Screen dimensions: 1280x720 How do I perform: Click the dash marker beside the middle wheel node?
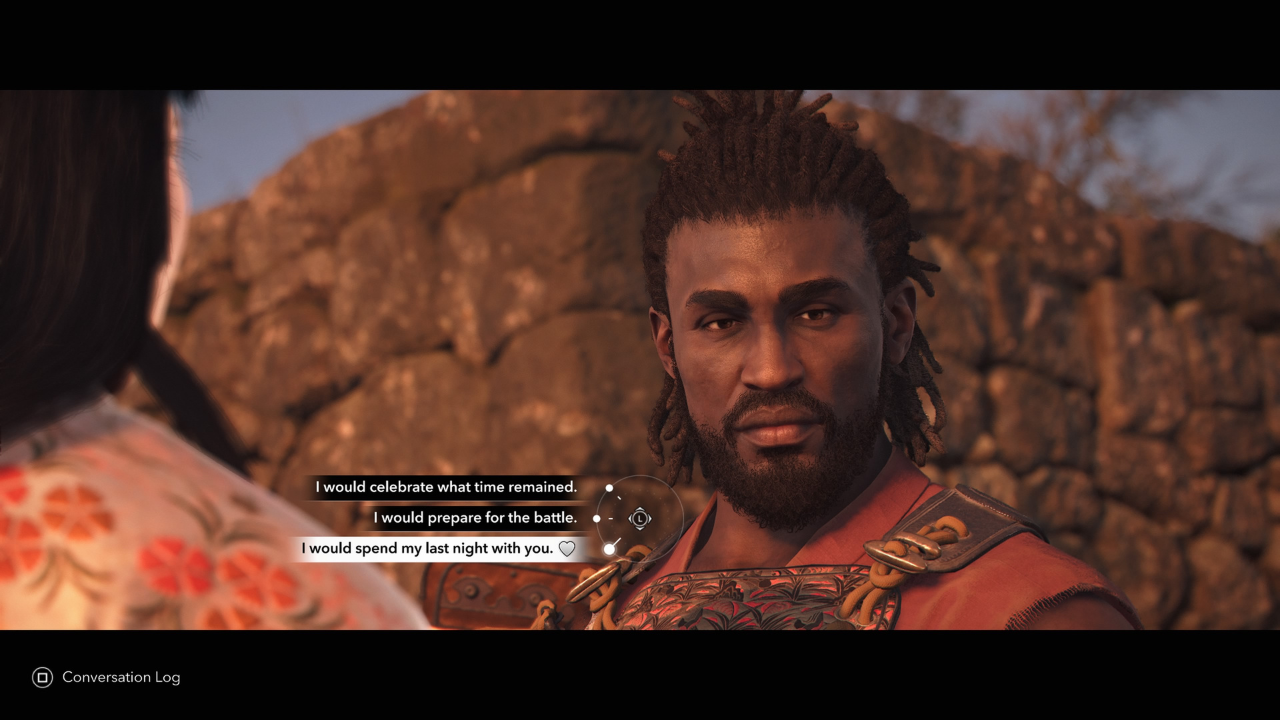(x=610, y=518)
